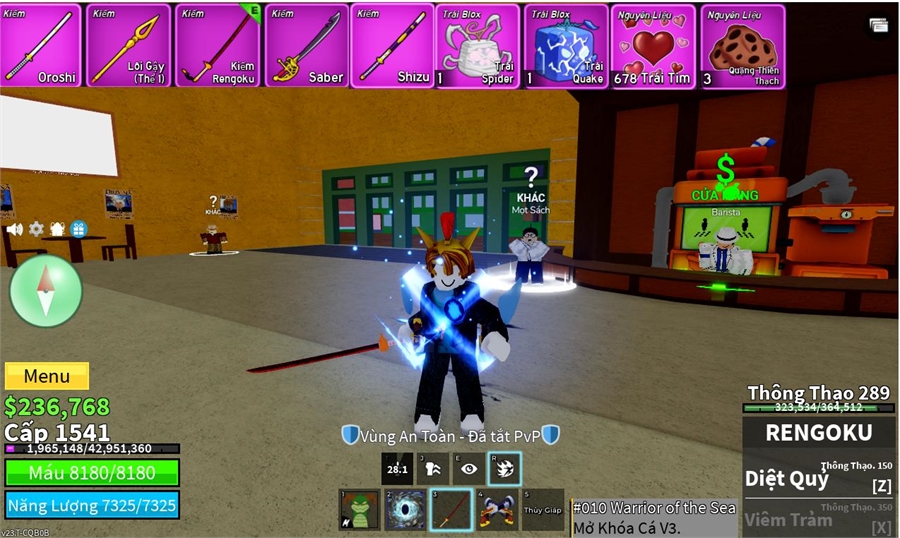
Task: Open the yellow Menu button
Action: 47,377
